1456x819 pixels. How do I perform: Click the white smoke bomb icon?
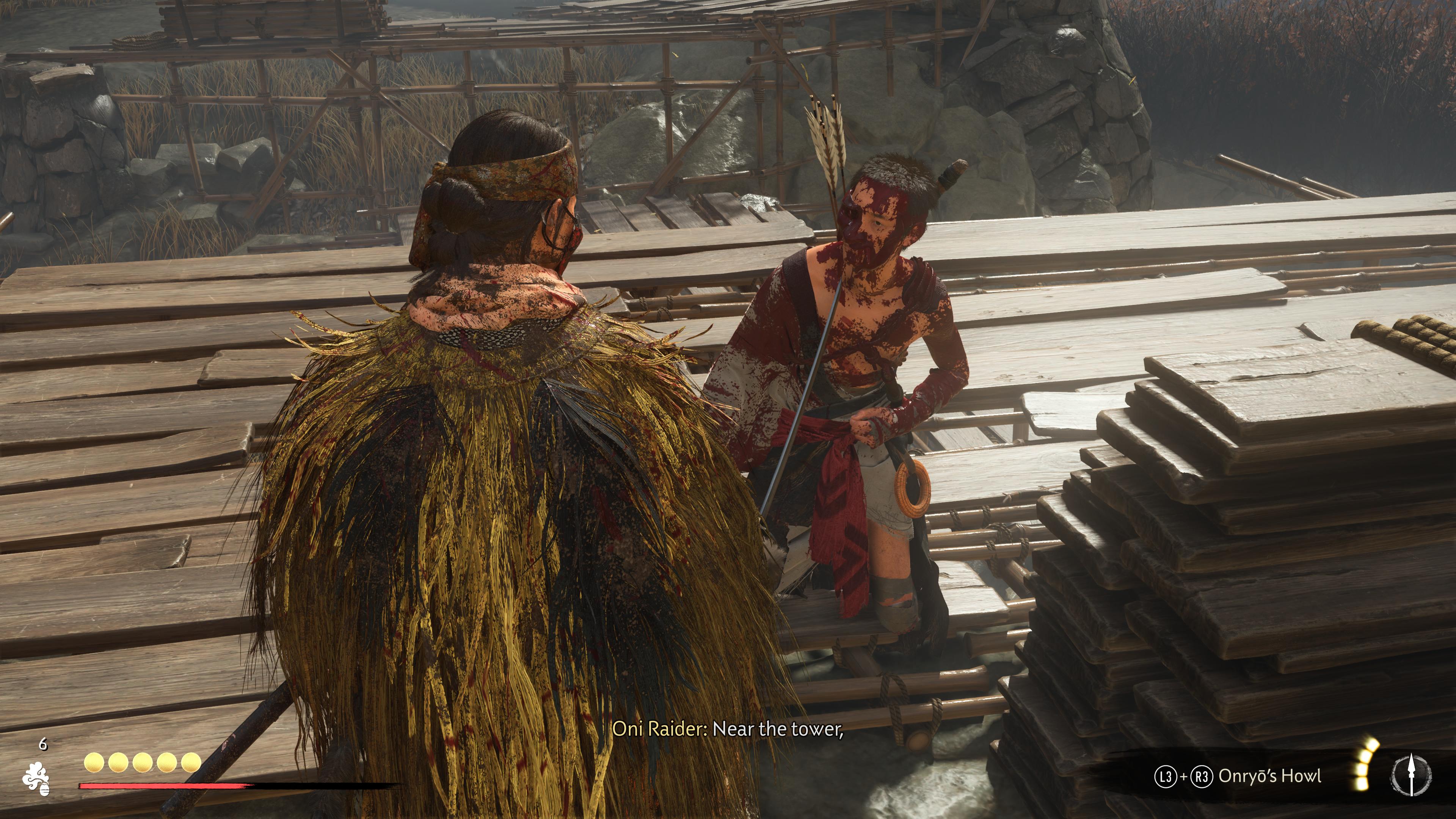(x=36, y=779)
